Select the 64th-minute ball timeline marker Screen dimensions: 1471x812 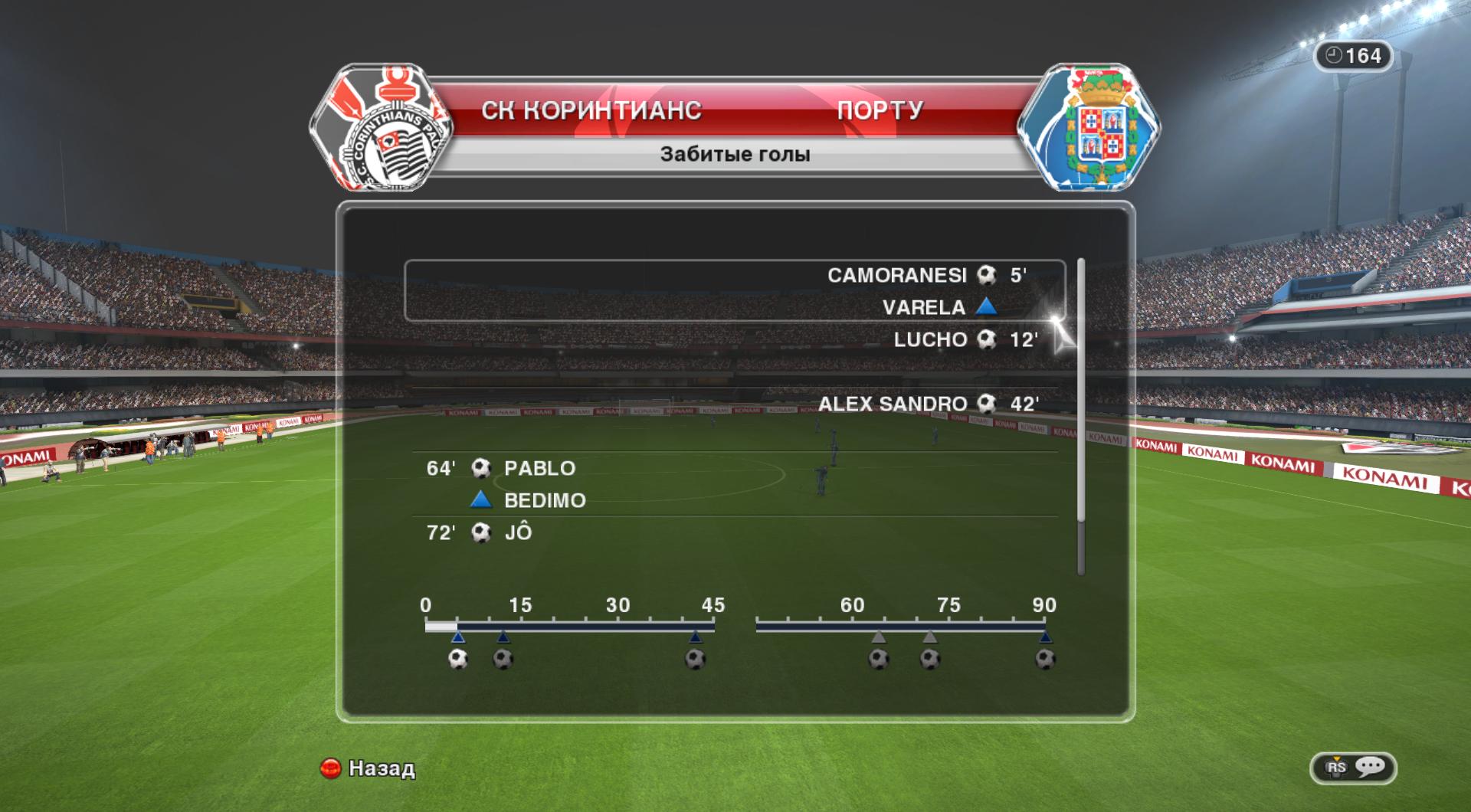tap(879, 659)
